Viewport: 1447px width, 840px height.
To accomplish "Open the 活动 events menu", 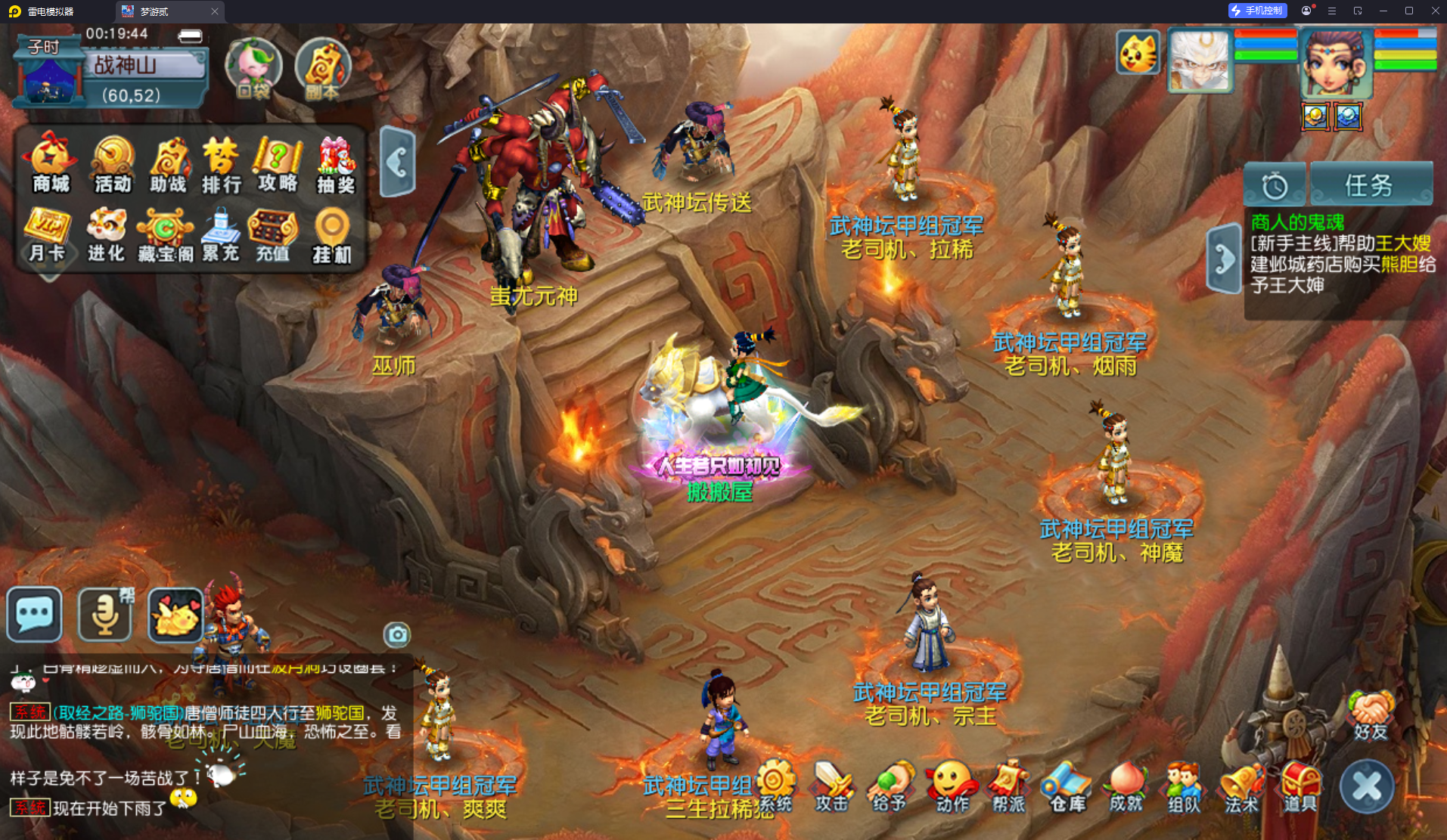I will pos(112,163).
